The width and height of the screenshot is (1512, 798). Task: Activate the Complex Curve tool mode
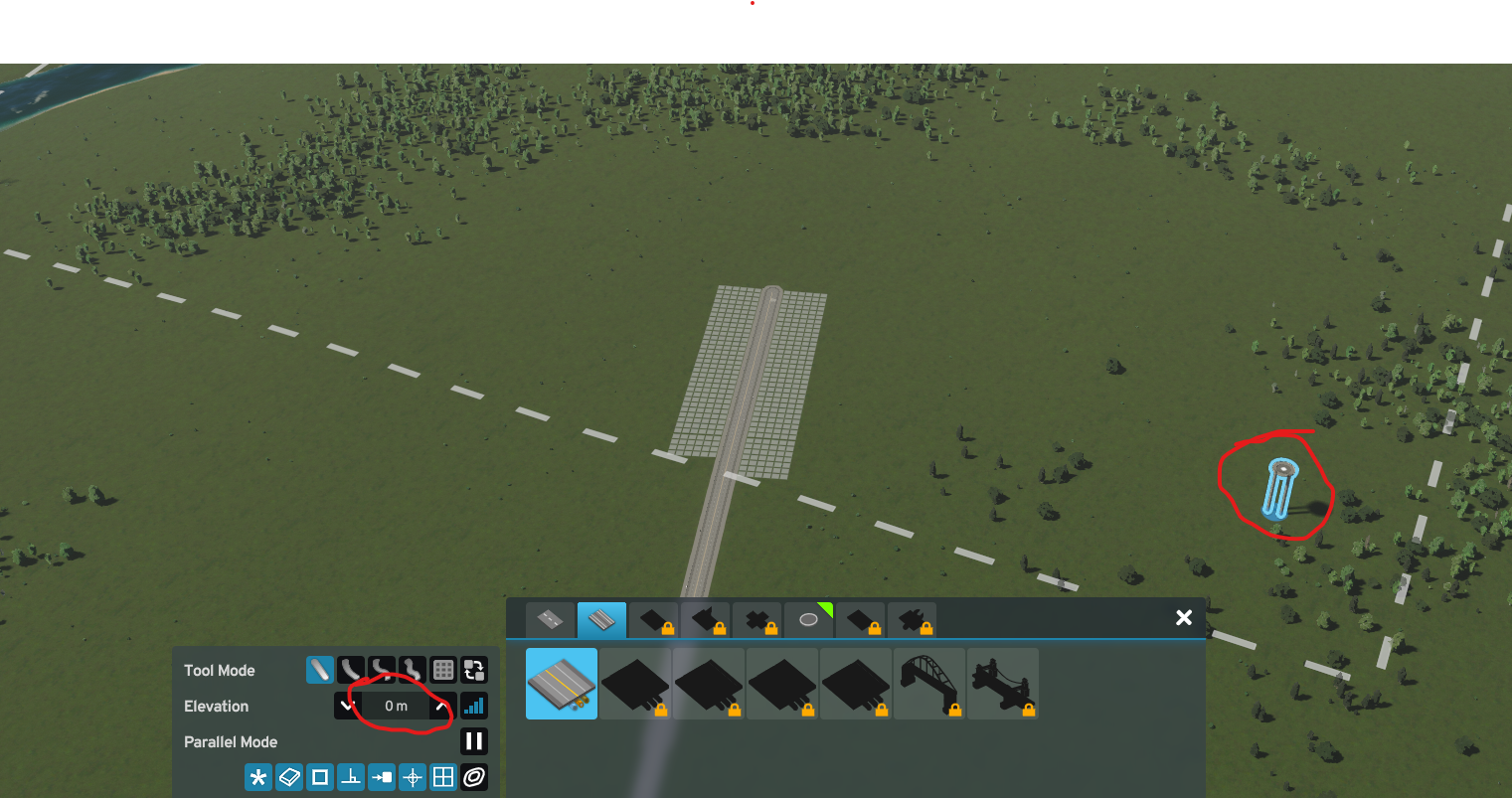point(382,670)
